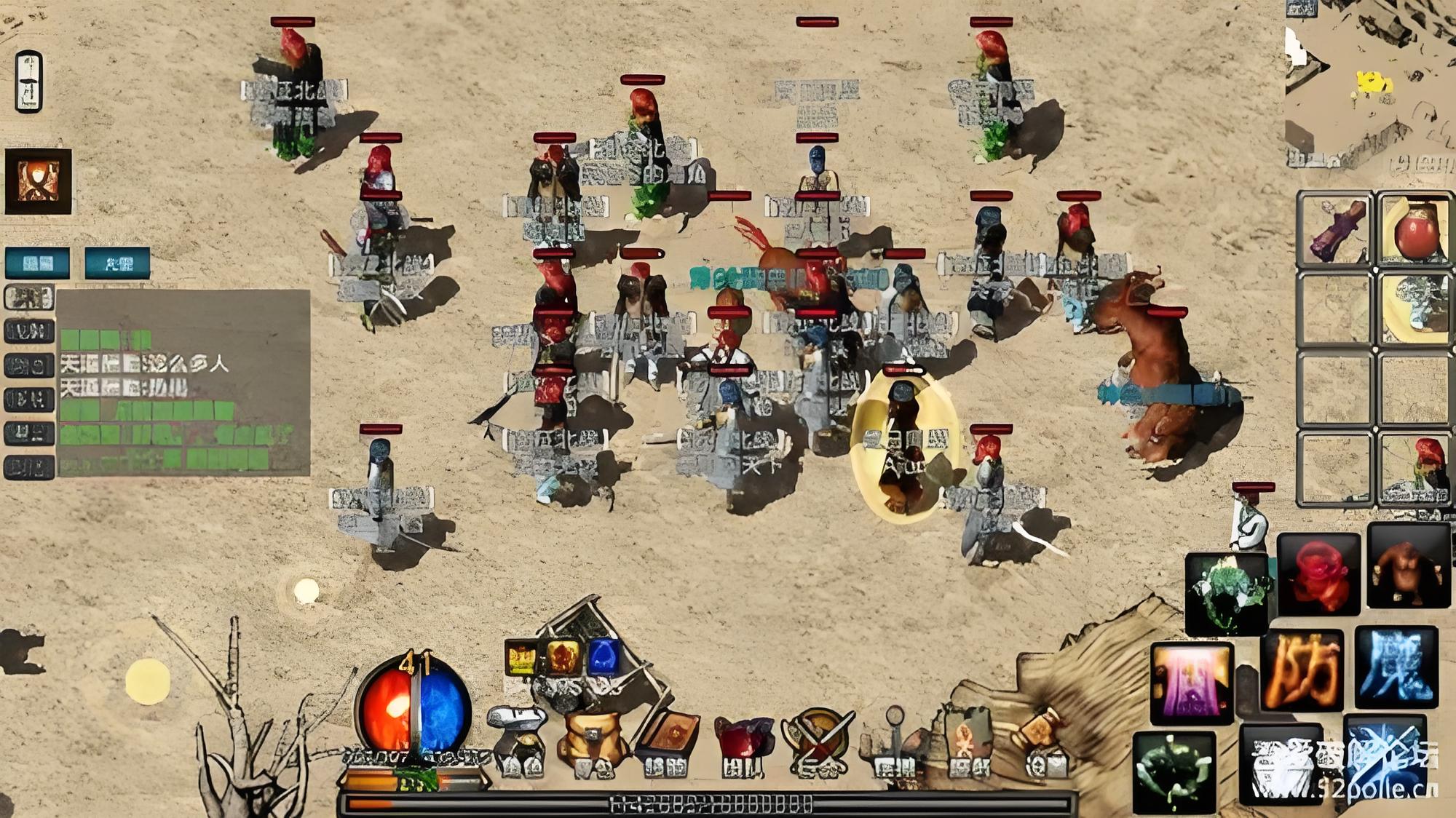The image size is (1456, 818).
Task: Open the minimap in the corner
Action: click(1369, 91)
